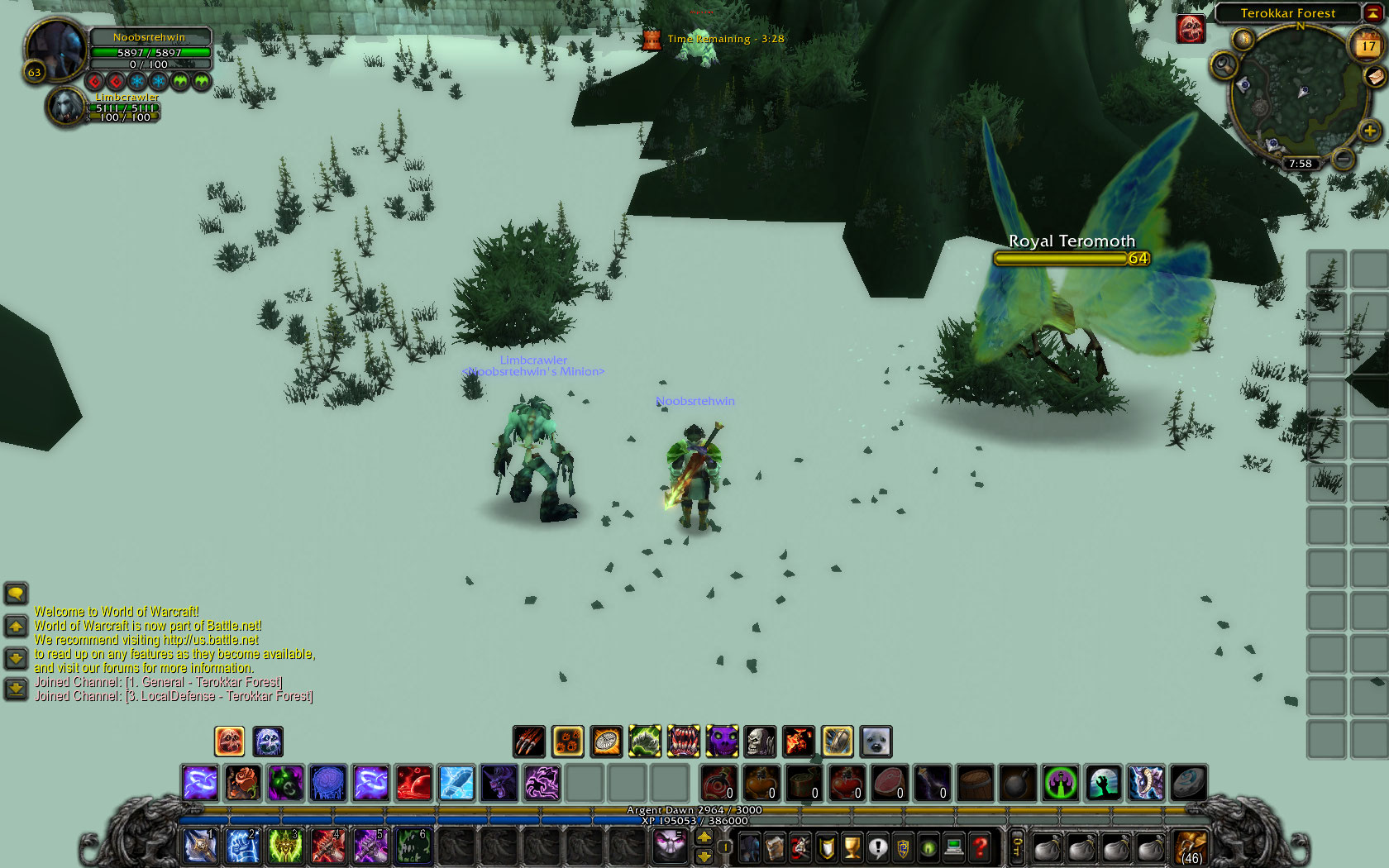Zoom out the minimap with minus button
The image size is (1389, 868).
point(1344,157)
